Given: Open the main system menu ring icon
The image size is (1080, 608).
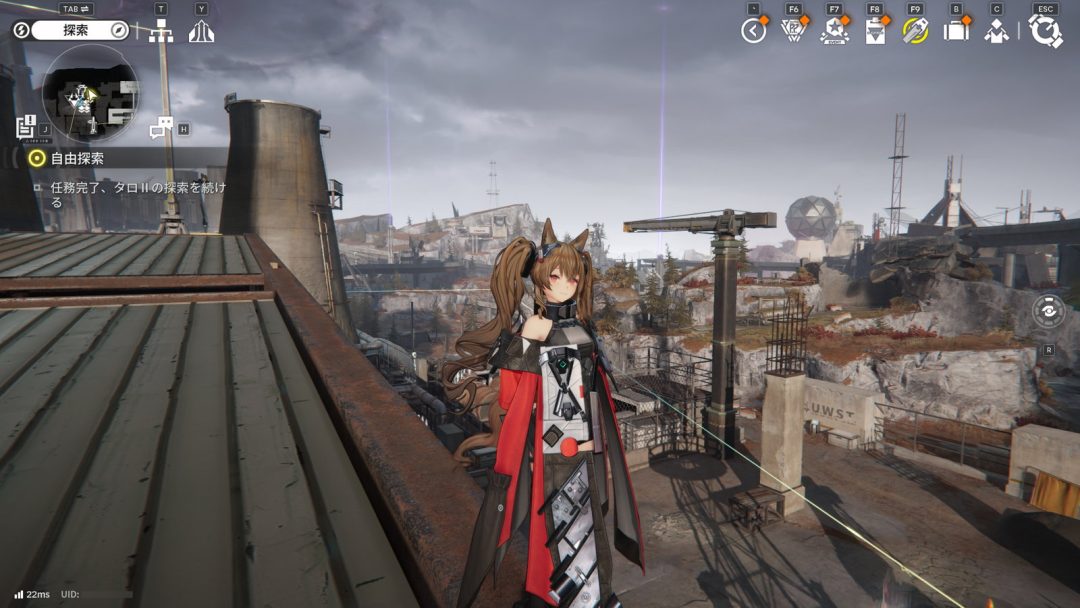Looking at the screenshot, I should (x=1045, y=31).
